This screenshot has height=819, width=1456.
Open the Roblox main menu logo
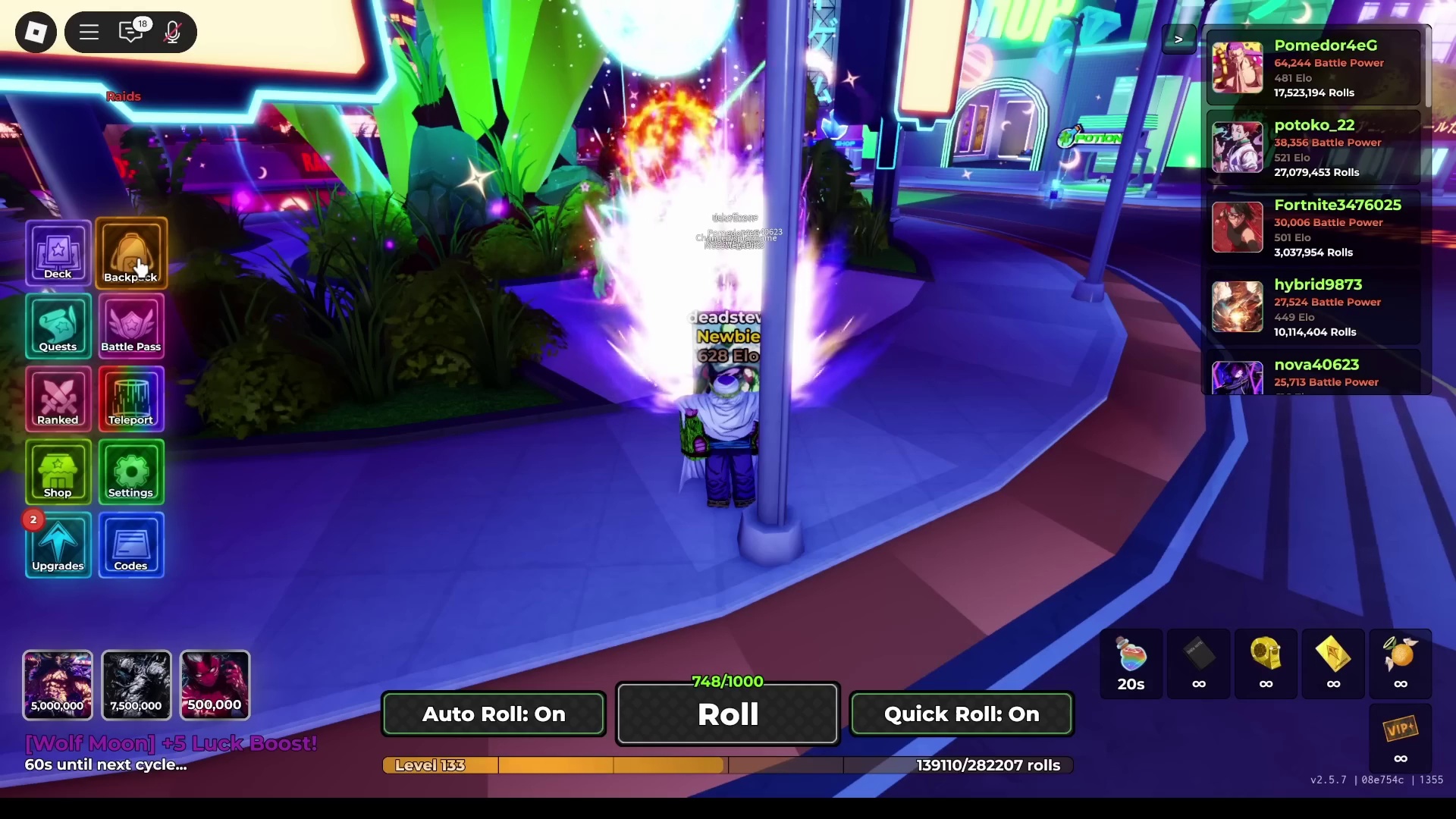pyautogui.click(x=36, y=32)
